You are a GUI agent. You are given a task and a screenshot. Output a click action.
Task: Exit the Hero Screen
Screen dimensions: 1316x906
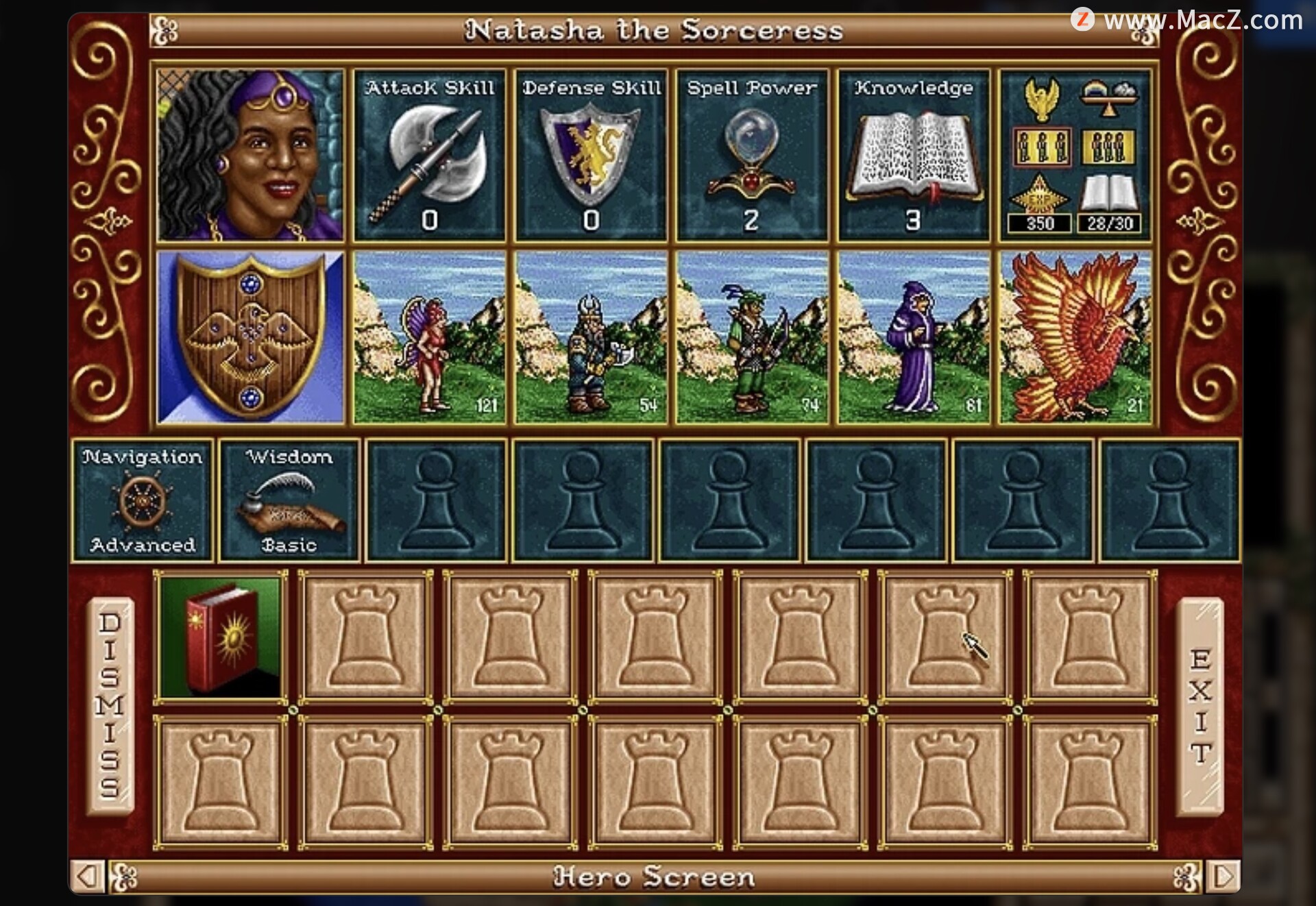(1200, 706)
